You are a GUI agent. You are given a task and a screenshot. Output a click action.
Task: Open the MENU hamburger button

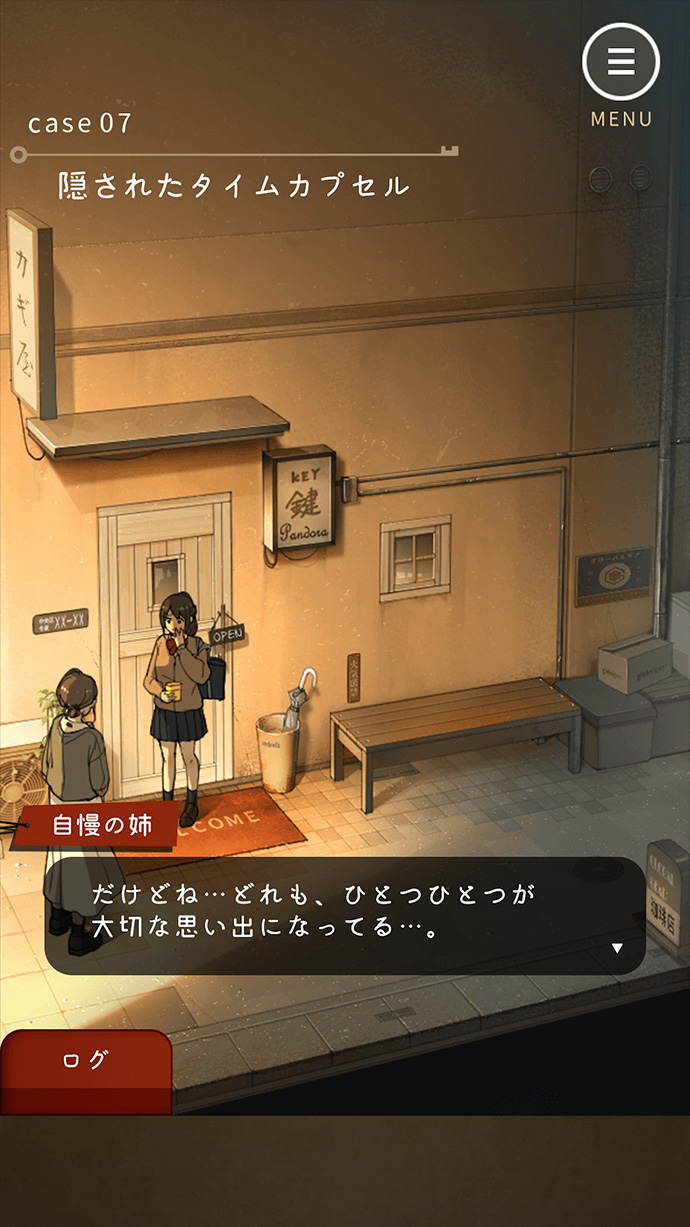621,62
